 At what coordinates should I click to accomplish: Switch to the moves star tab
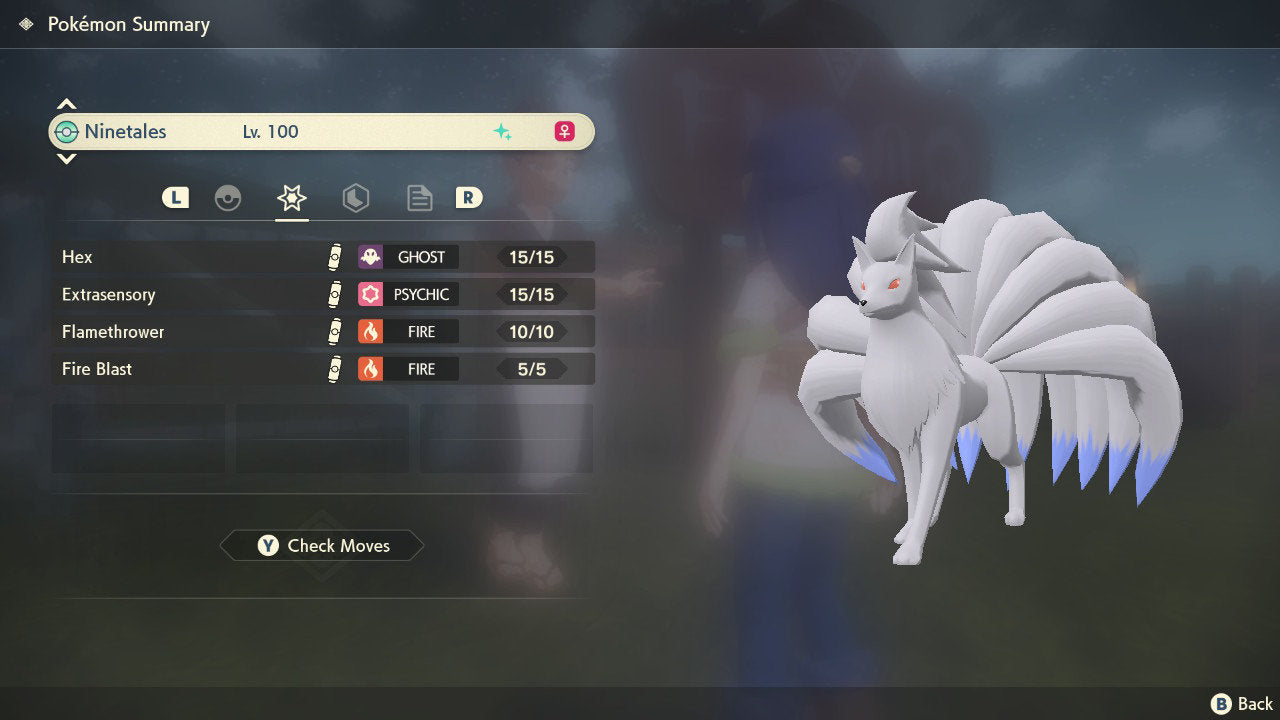pos(291,198)
